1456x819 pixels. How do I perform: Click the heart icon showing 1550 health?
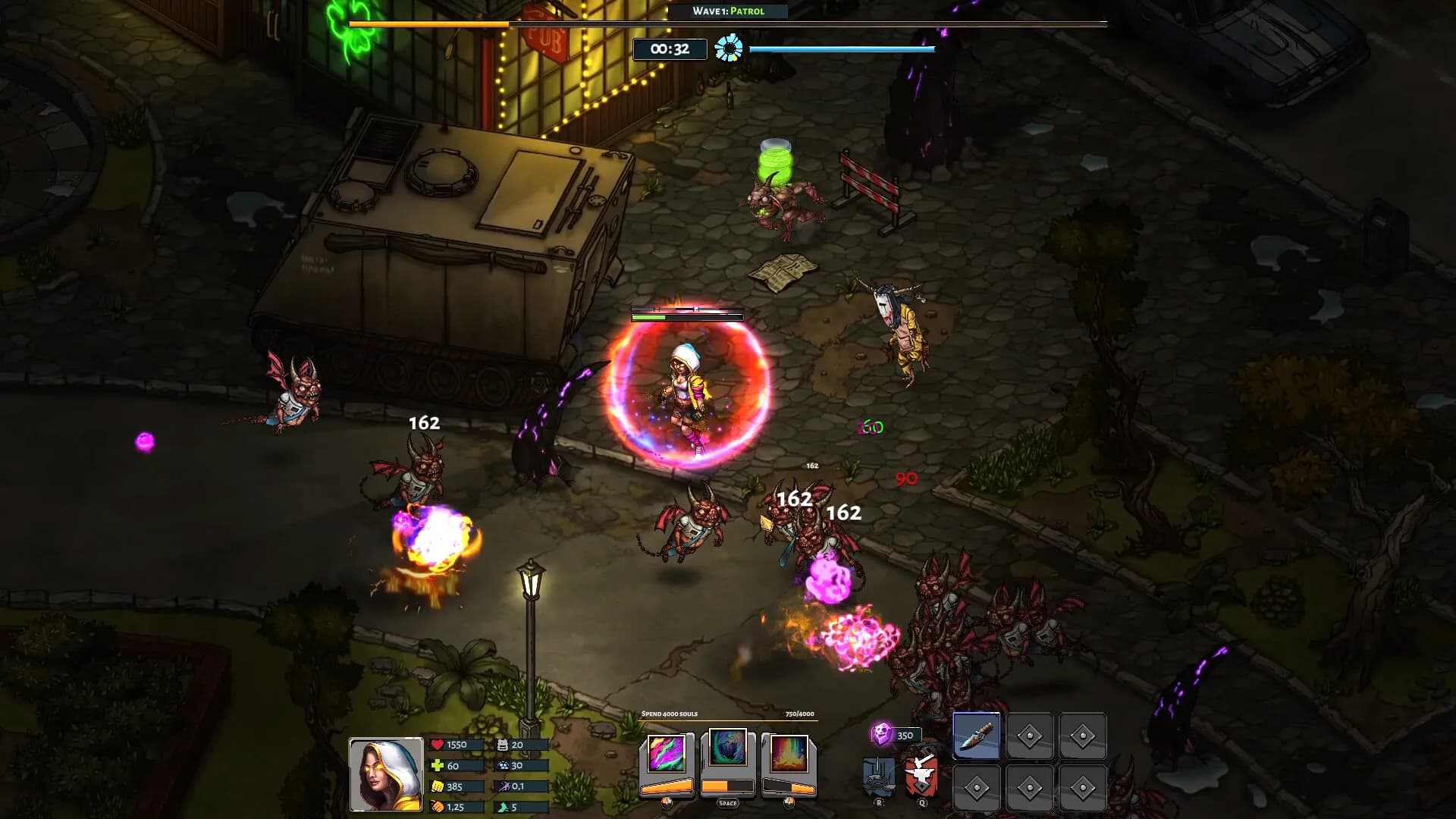coord(438,745)
